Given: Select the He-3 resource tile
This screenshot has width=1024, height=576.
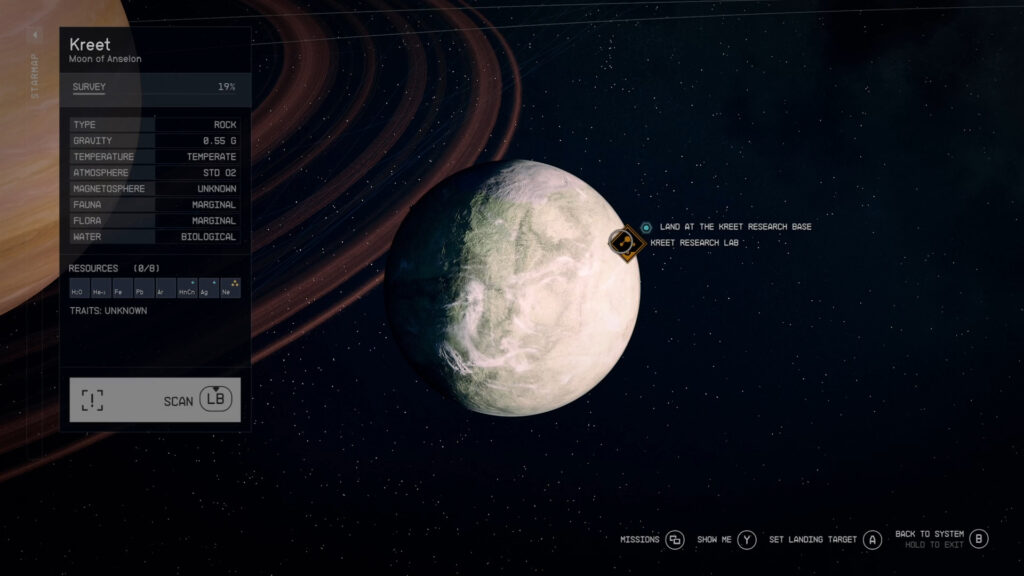Looking at the screenshot, I should point(99,291).
